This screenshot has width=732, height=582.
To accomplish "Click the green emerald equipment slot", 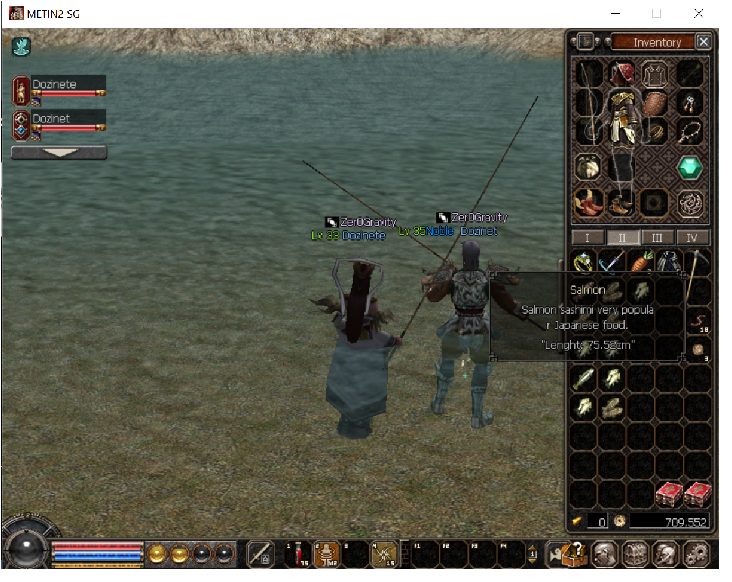I will pos(691,168).
